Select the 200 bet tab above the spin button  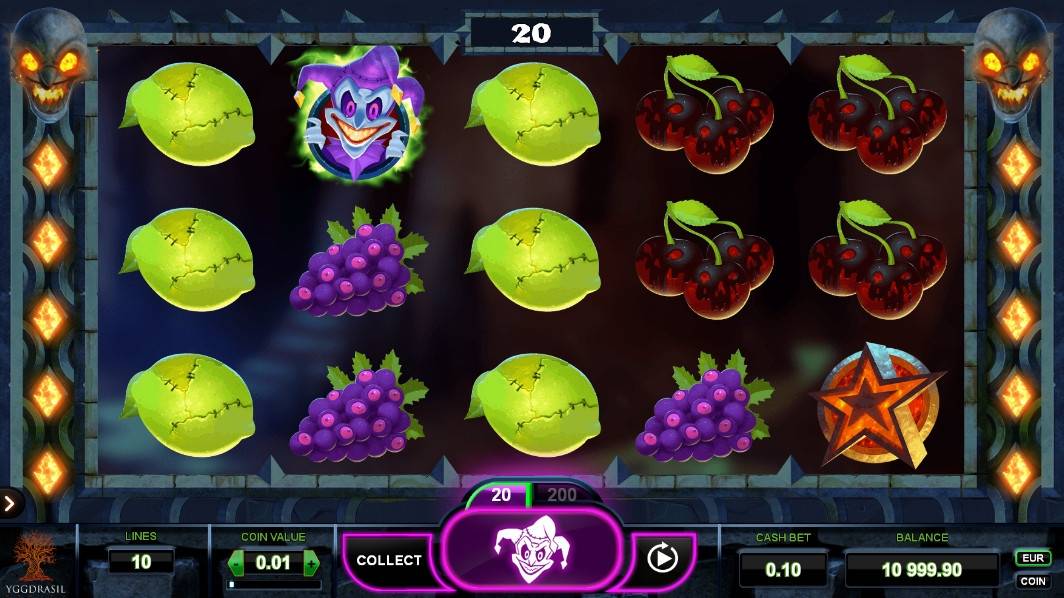(x=562, y=495)
